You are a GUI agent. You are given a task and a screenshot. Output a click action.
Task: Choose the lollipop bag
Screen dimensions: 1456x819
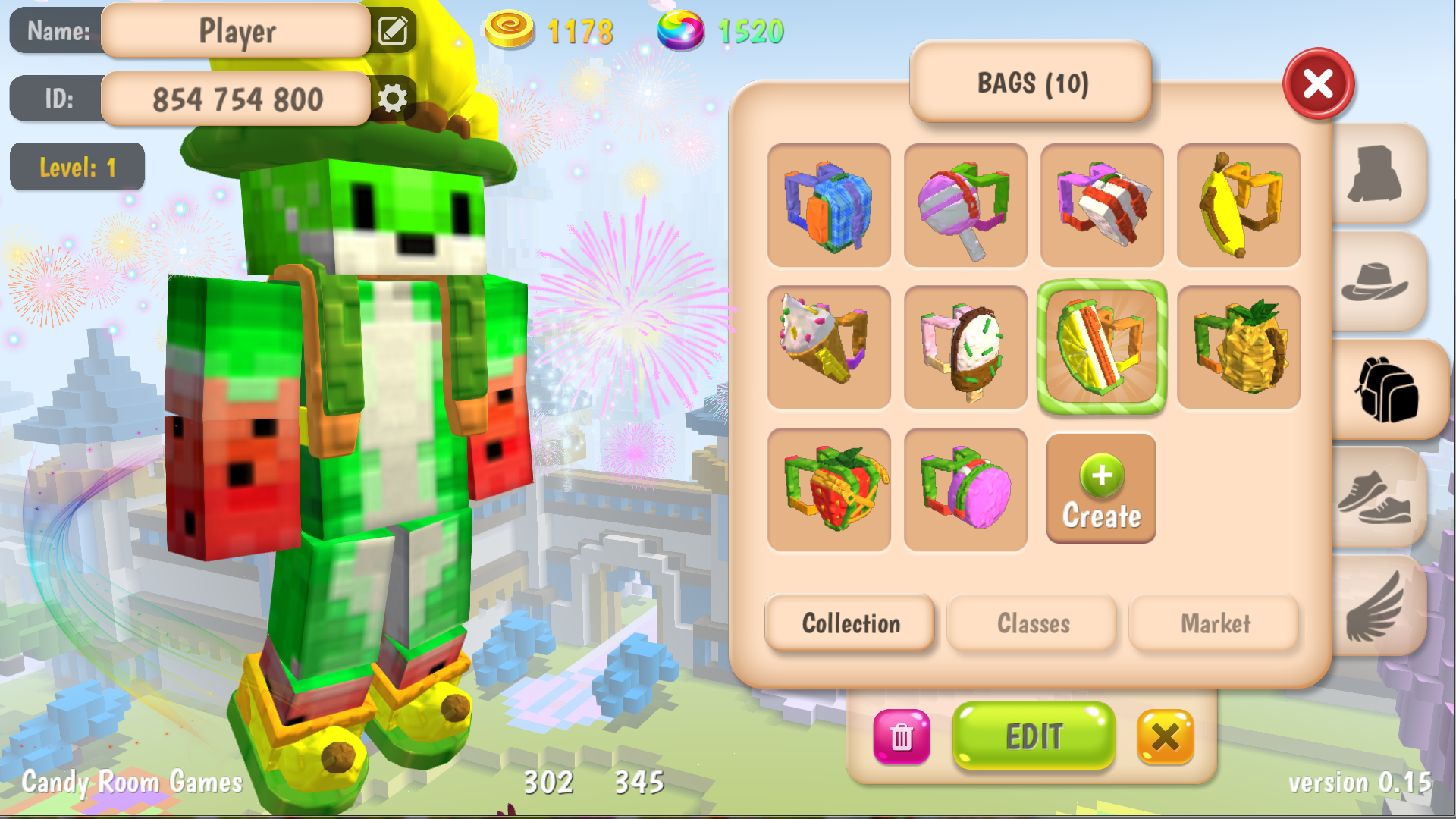pos(965,206)
